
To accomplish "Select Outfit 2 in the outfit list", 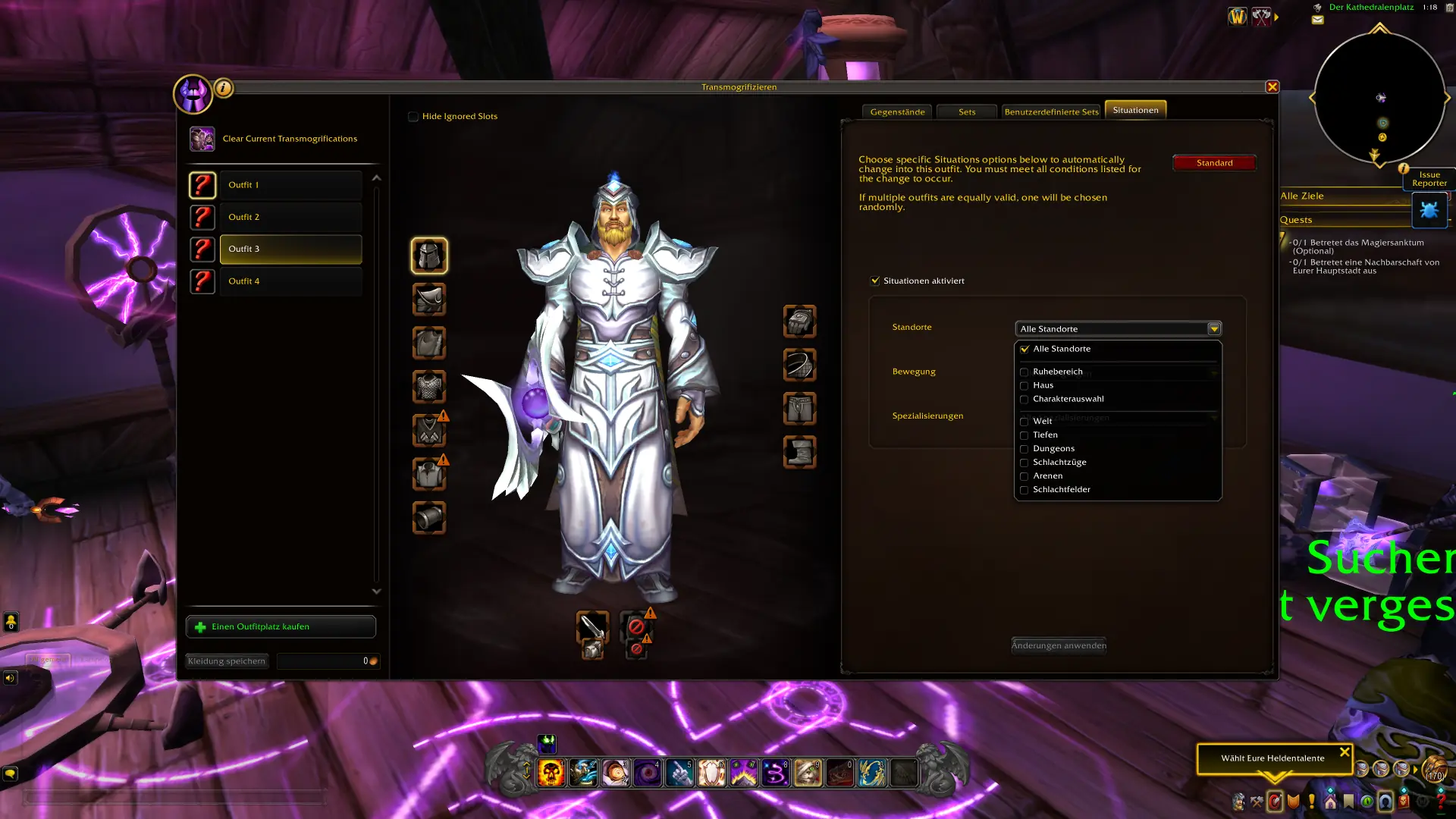I will [290, 217].
